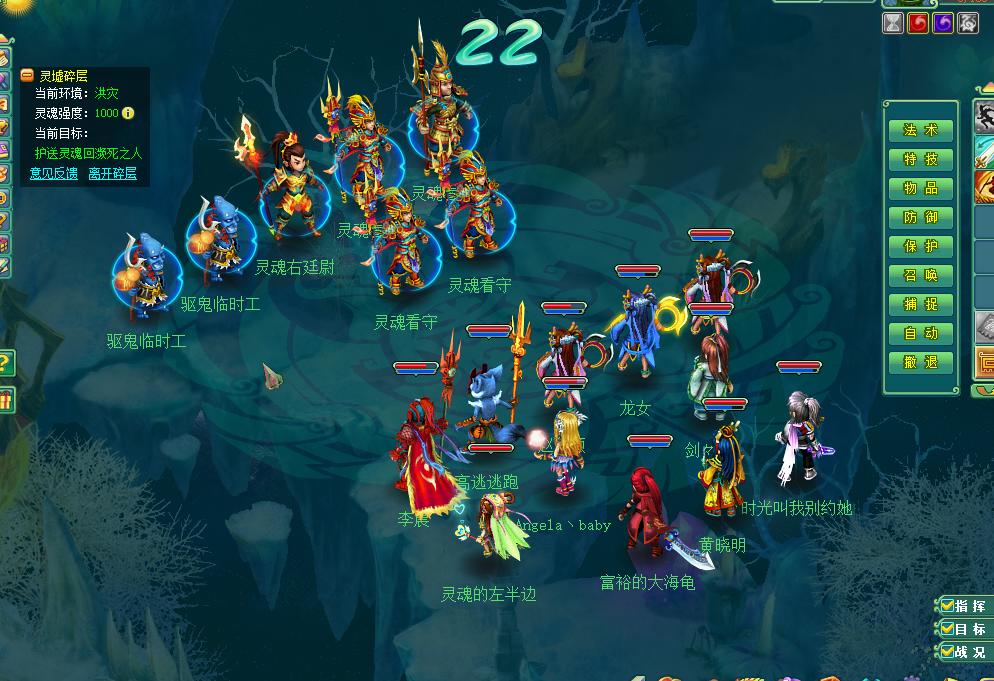Select the 特技 special skill command
Image resolution: width=994 pixels, height=681 pixels.
[920, 159]
